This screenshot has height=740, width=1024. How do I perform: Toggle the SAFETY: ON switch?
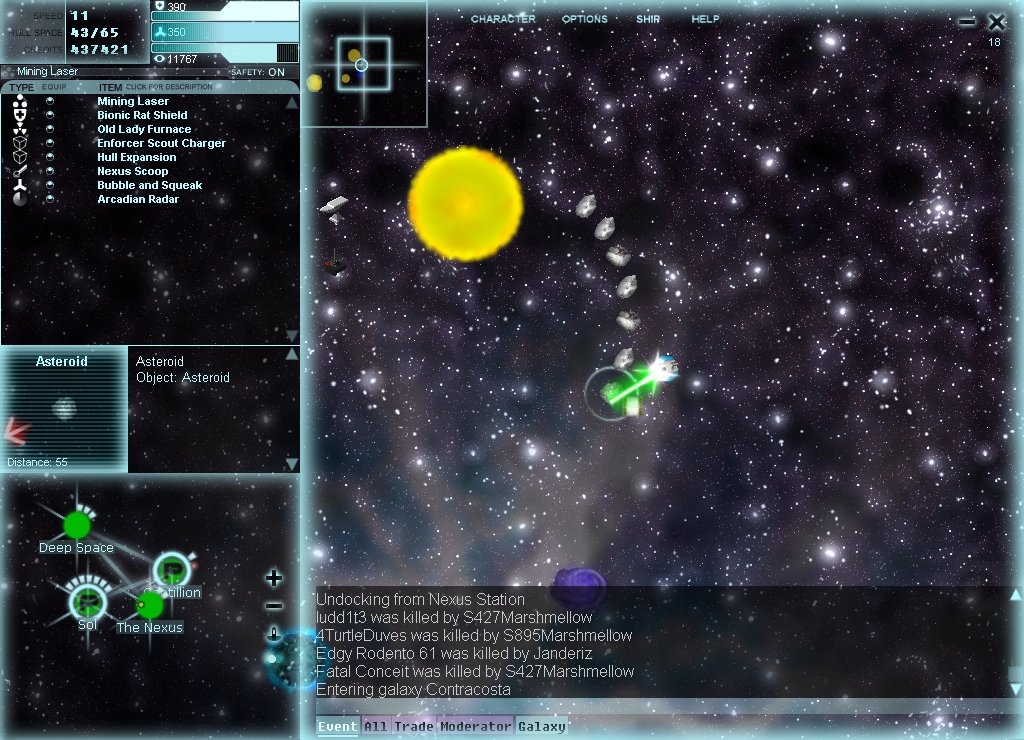pyautogui.click(x=258, y=72)
